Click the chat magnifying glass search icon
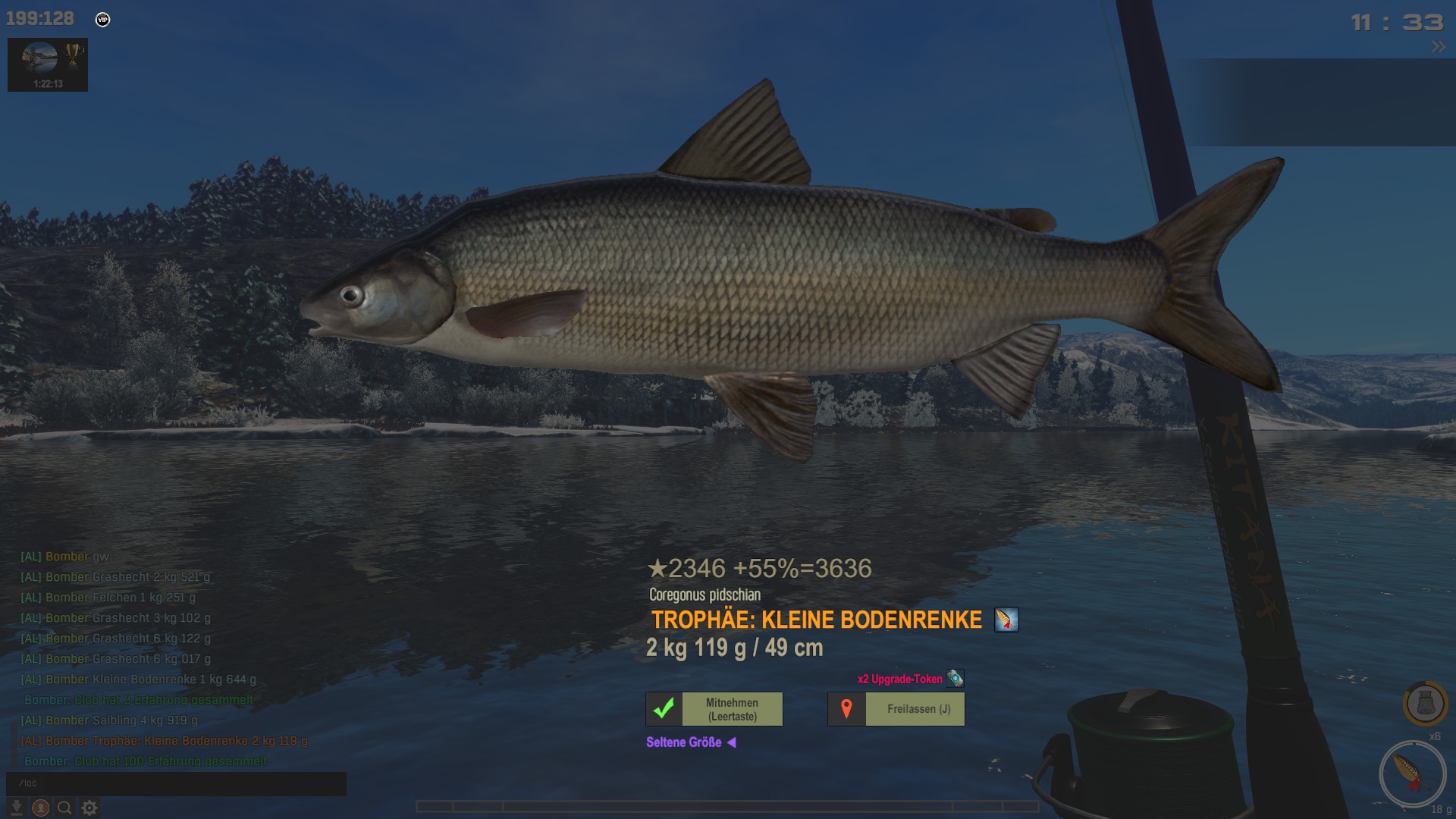Screen dimensions: 1456x819 point(65,808)
